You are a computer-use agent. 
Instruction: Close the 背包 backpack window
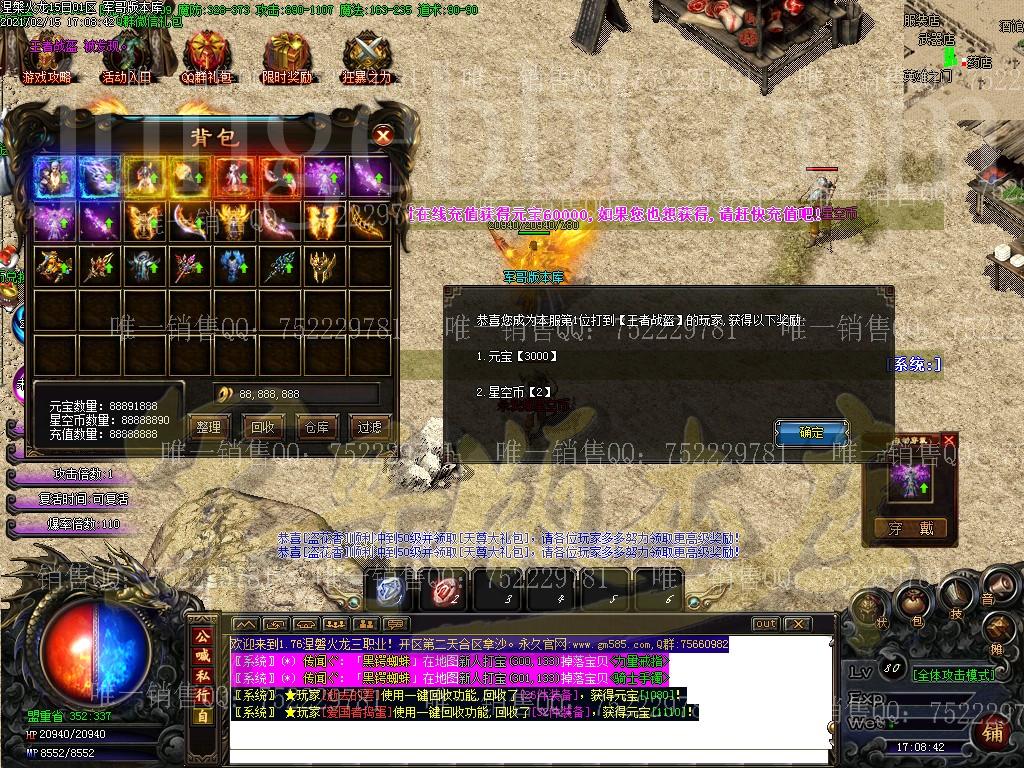point(382,135)
